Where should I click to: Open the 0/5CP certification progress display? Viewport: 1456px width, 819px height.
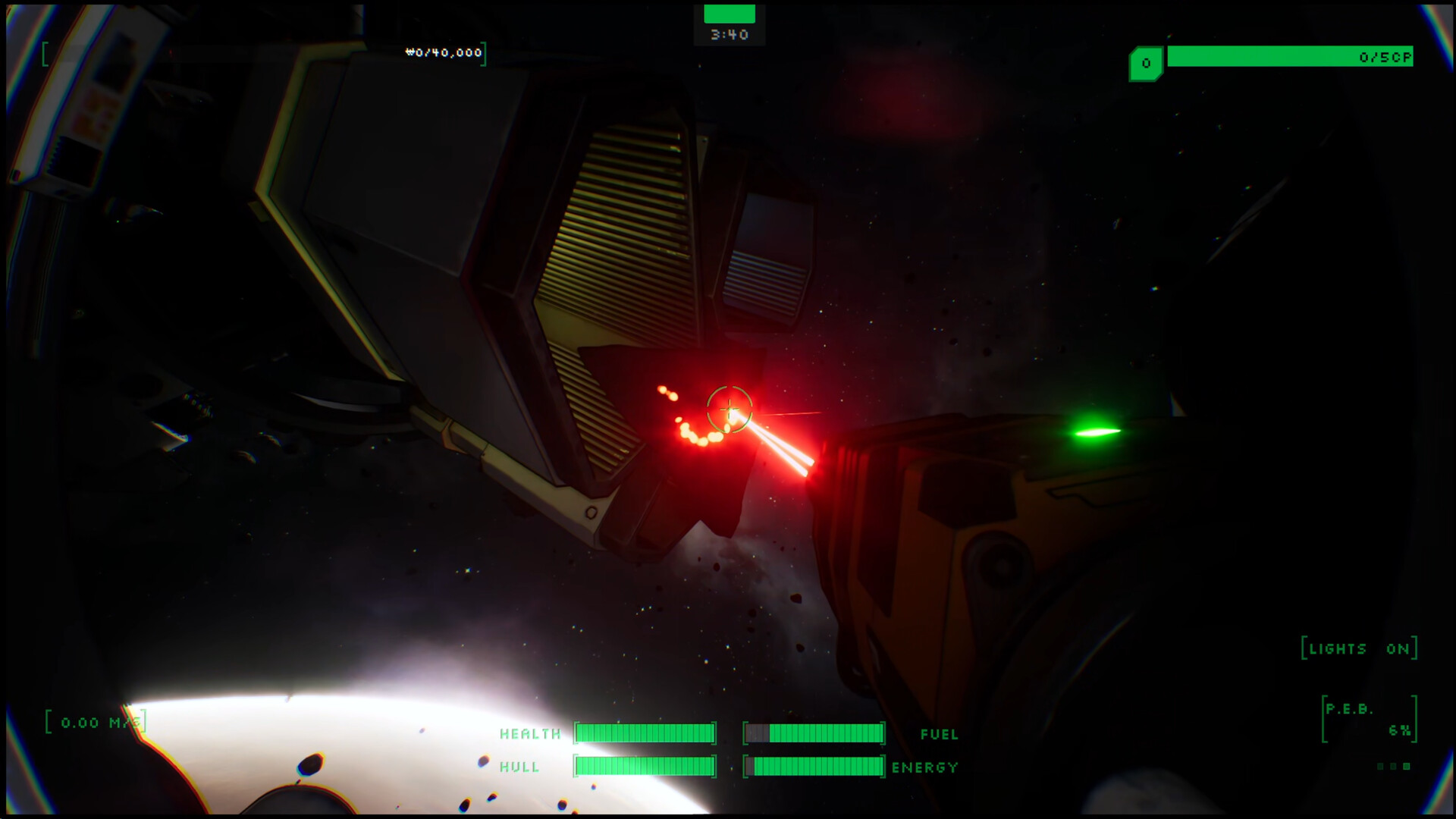[1291, 55]
